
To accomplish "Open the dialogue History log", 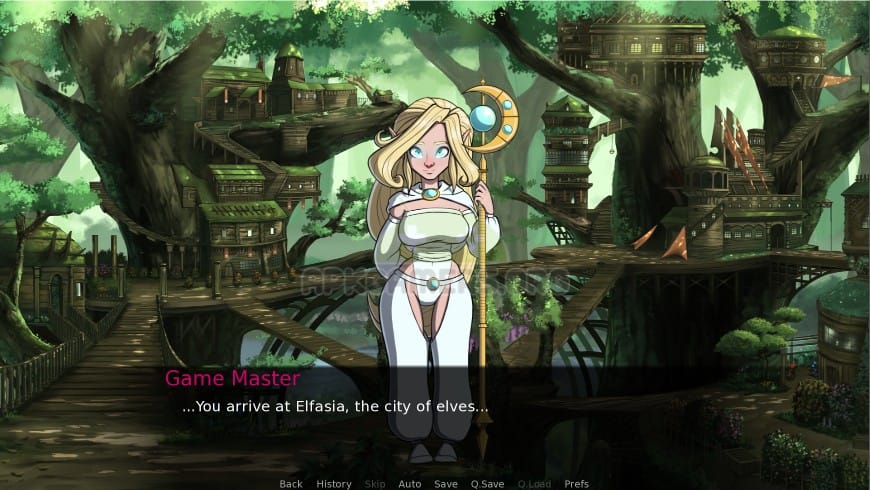I will click(334, 484).
